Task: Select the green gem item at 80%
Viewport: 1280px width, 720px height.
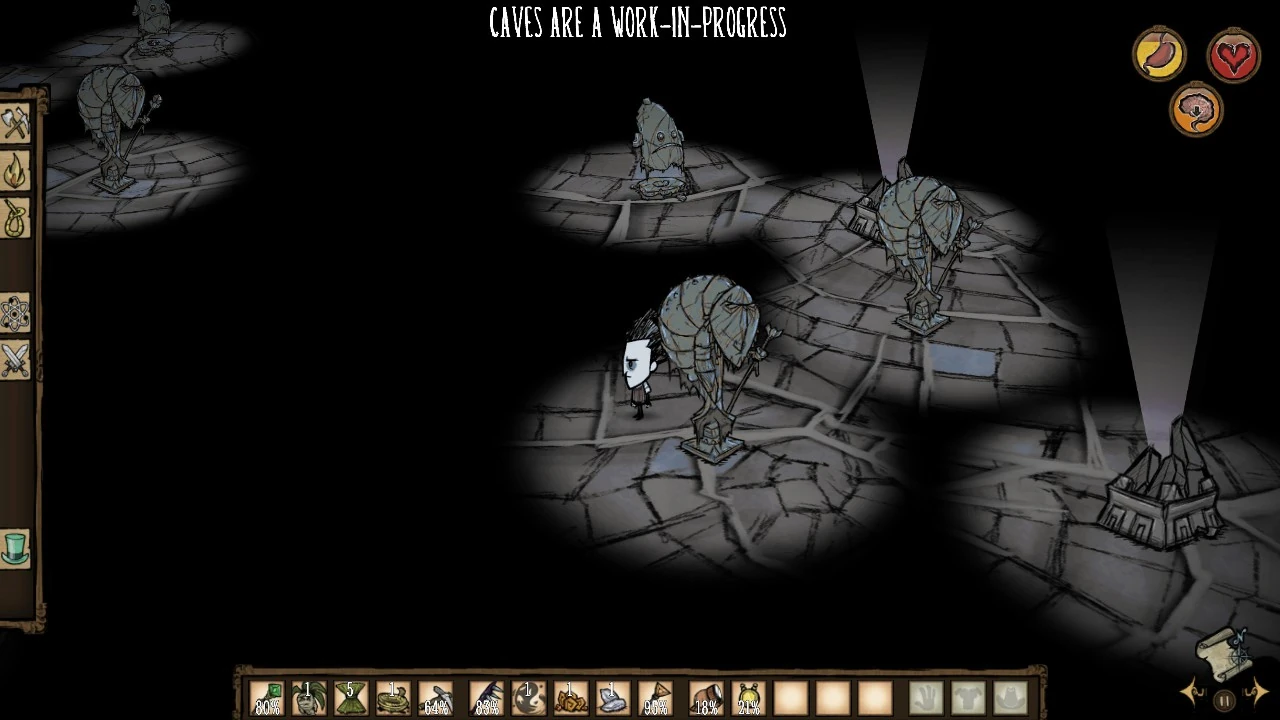Action: [x=267, y=698]
